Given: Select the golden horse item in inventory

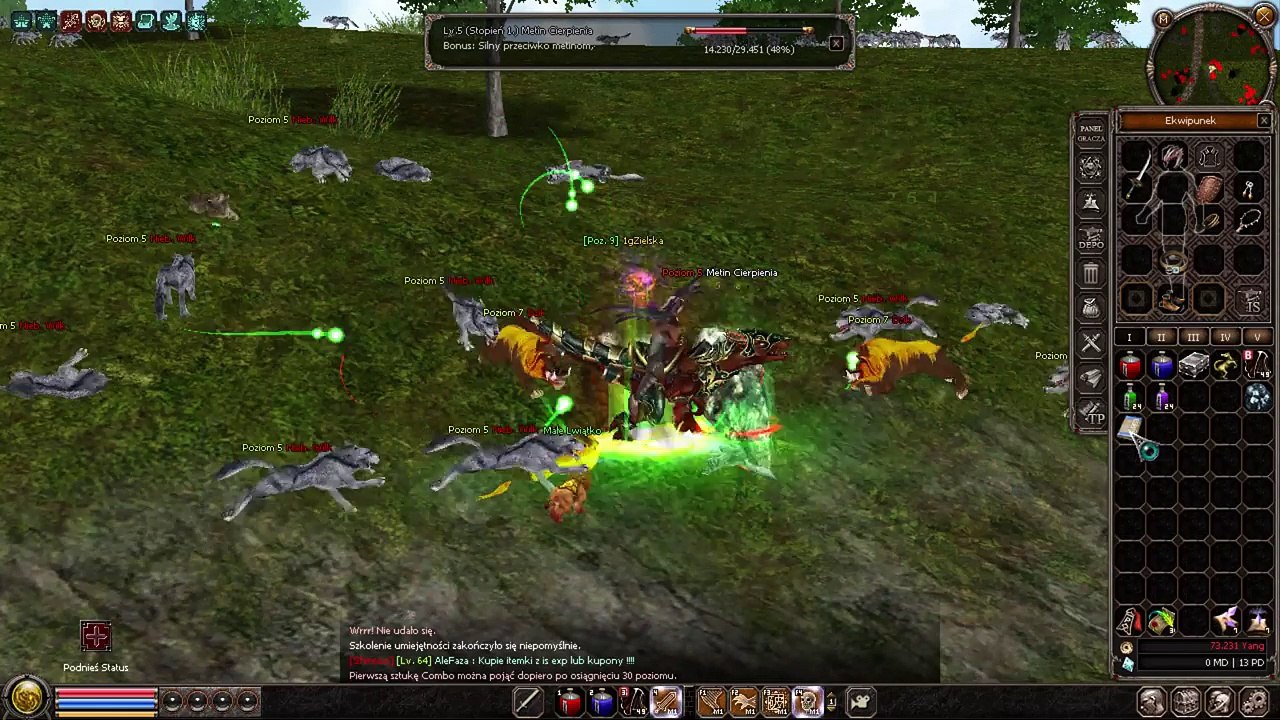Looking at the screenshot, I should (1226, 367).
